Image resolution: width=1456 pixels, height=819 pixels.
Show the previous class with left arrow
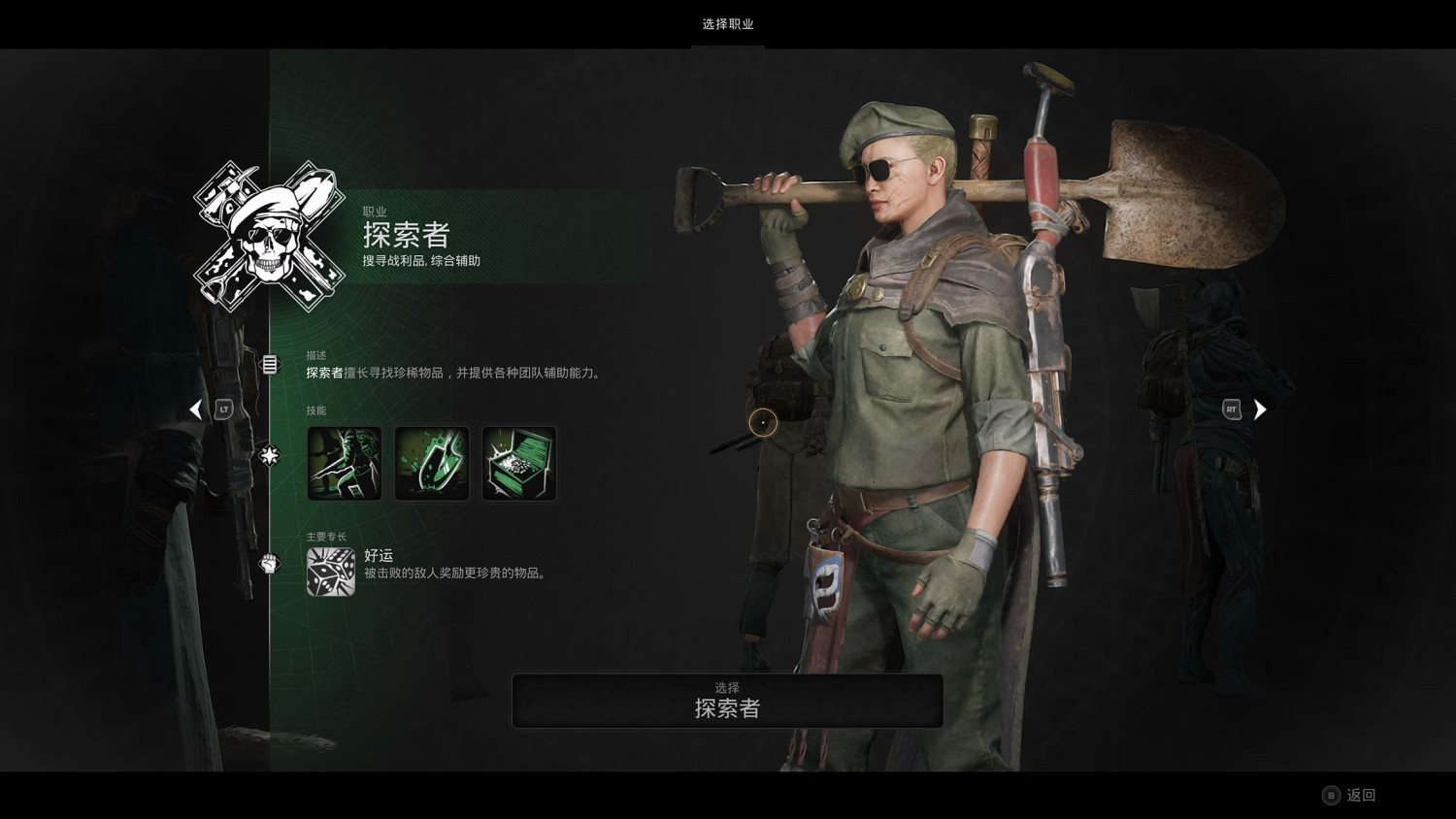pos(196,409)
